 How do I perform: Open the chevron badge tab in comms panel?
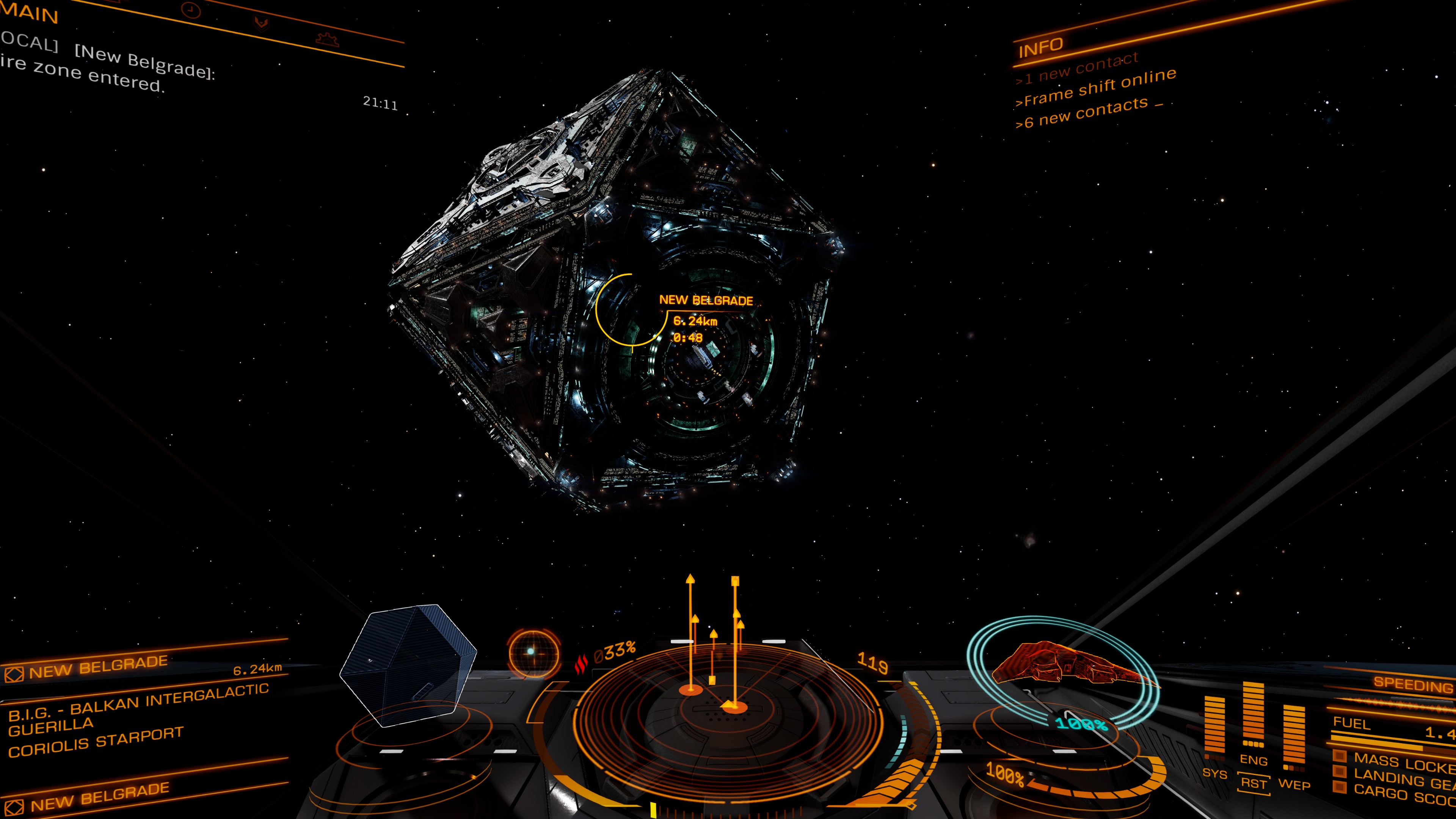(260, 23)
